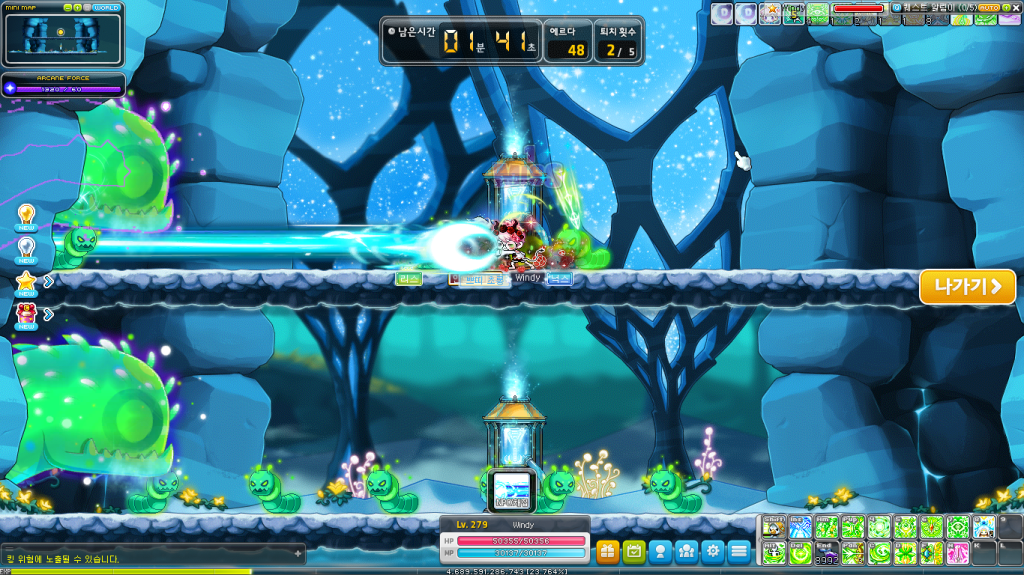Open the World map from the minimap
This screenshot has height=575, width=1024.
click(106, 8)
